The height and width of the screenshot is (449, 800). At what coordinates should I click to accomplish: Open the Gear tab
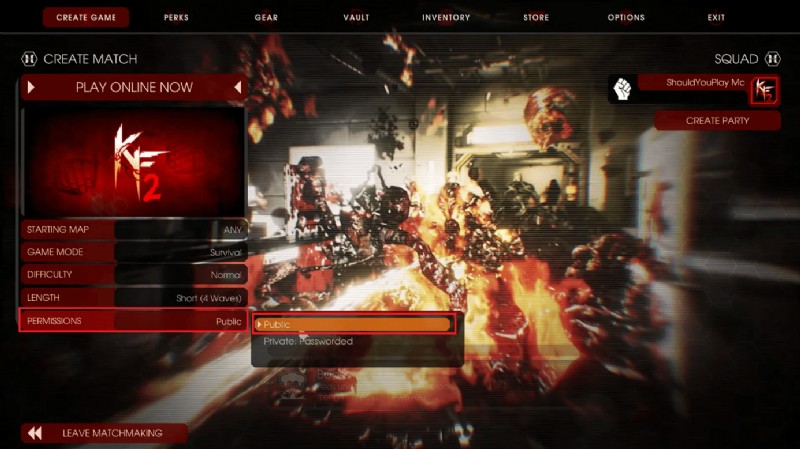(x=266, y=17)
